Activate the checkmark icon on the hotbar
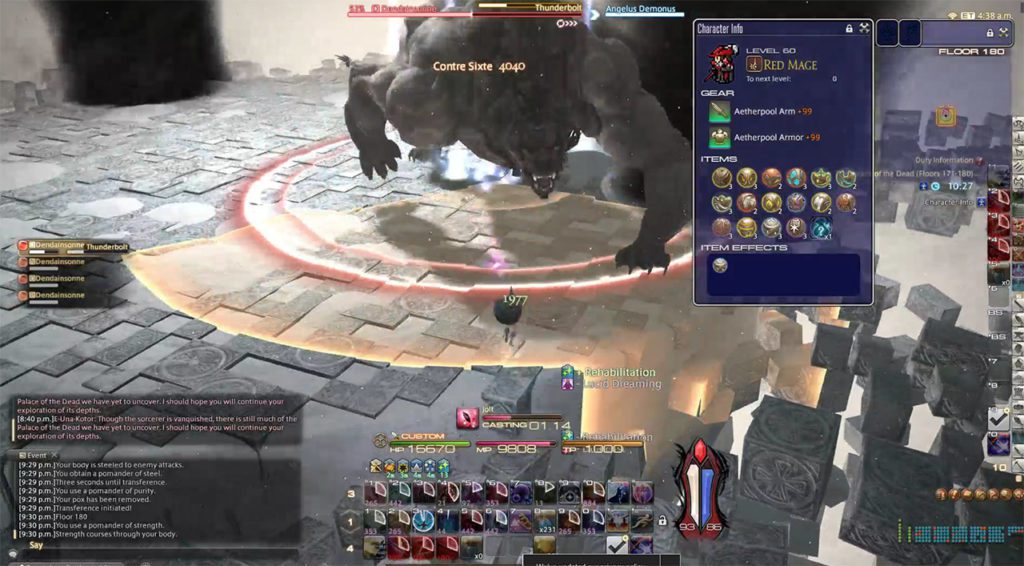Viewport: 1024px width, 566px height. coord(617,545)
